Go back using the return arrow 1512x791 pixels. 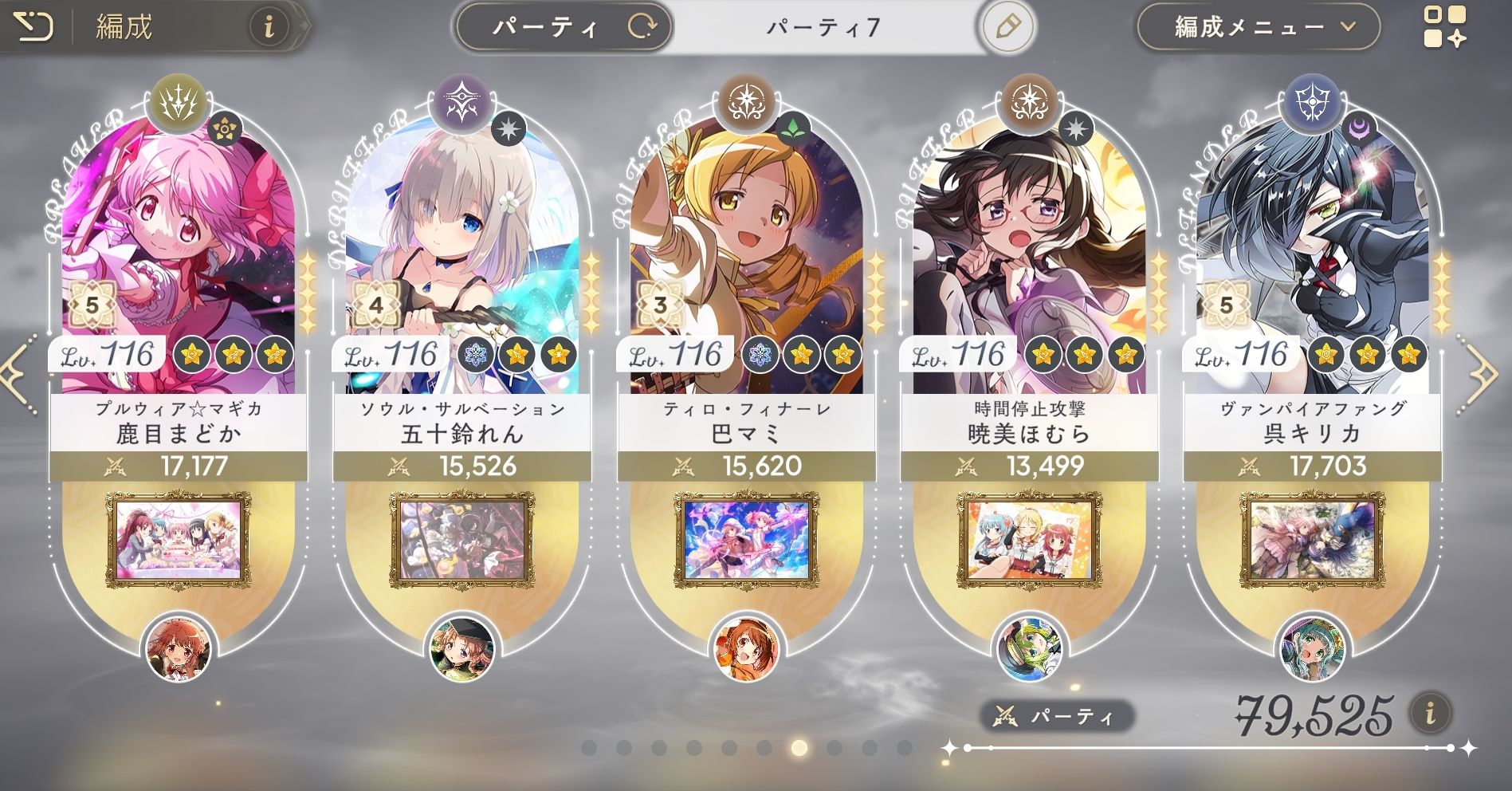33,28
